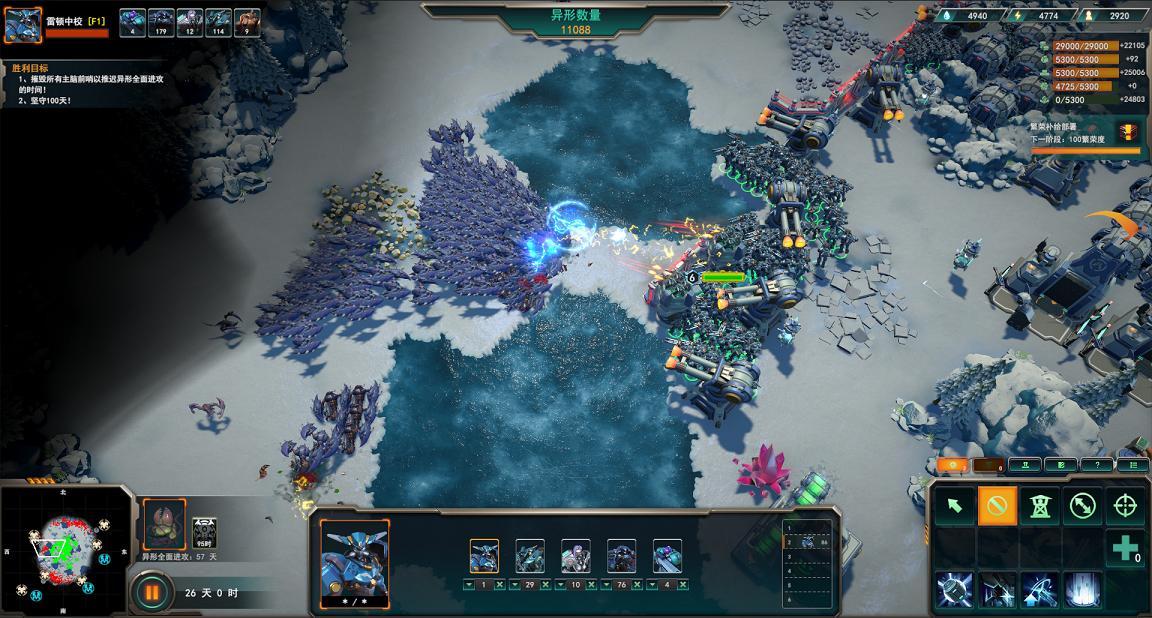The image size is (1152, 618).
Task: Open the question mark help button
Action: point(1097,465)
